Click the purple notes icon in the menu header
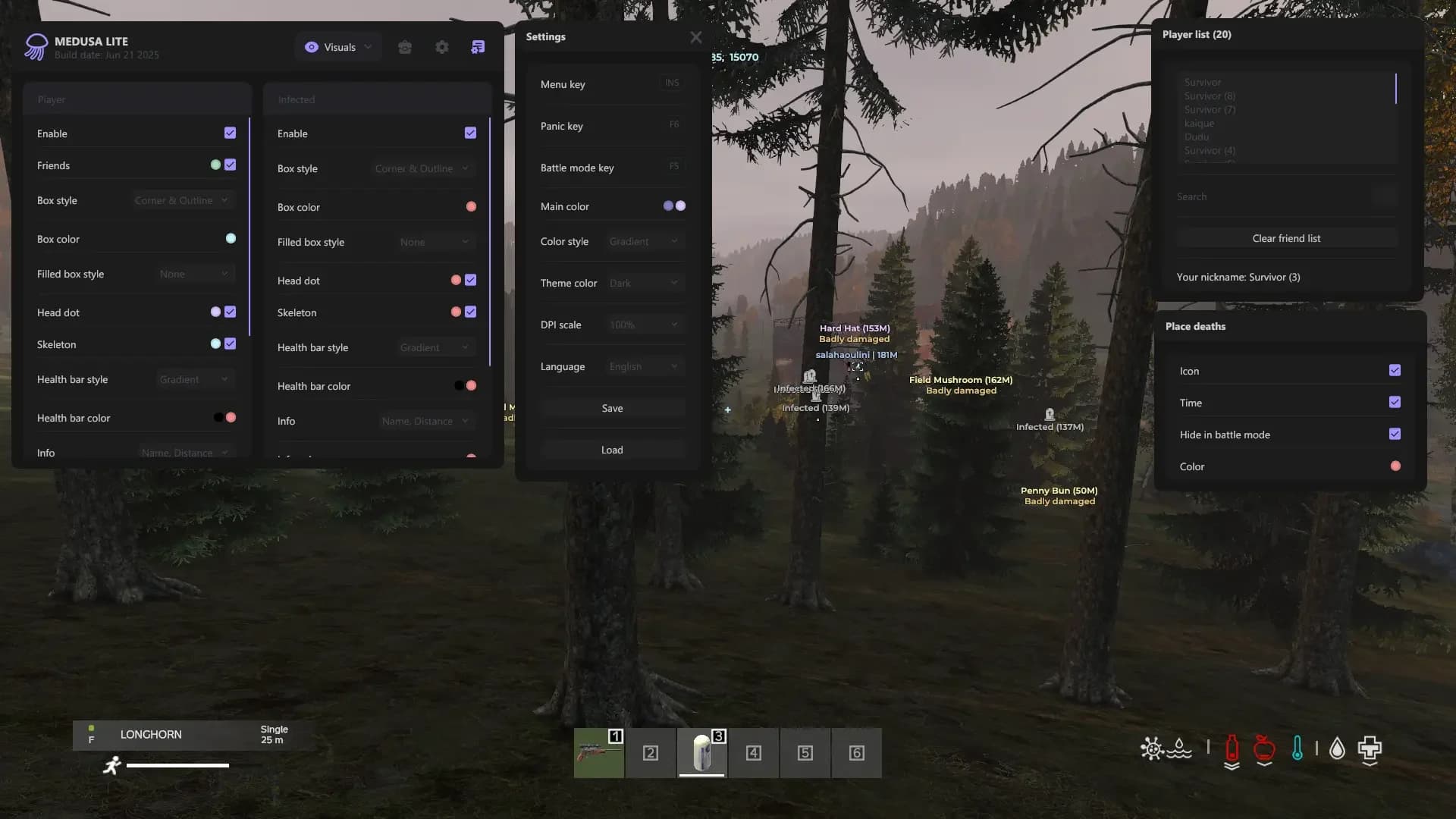Screen dimensions: 1456x819 pos(478,46)
